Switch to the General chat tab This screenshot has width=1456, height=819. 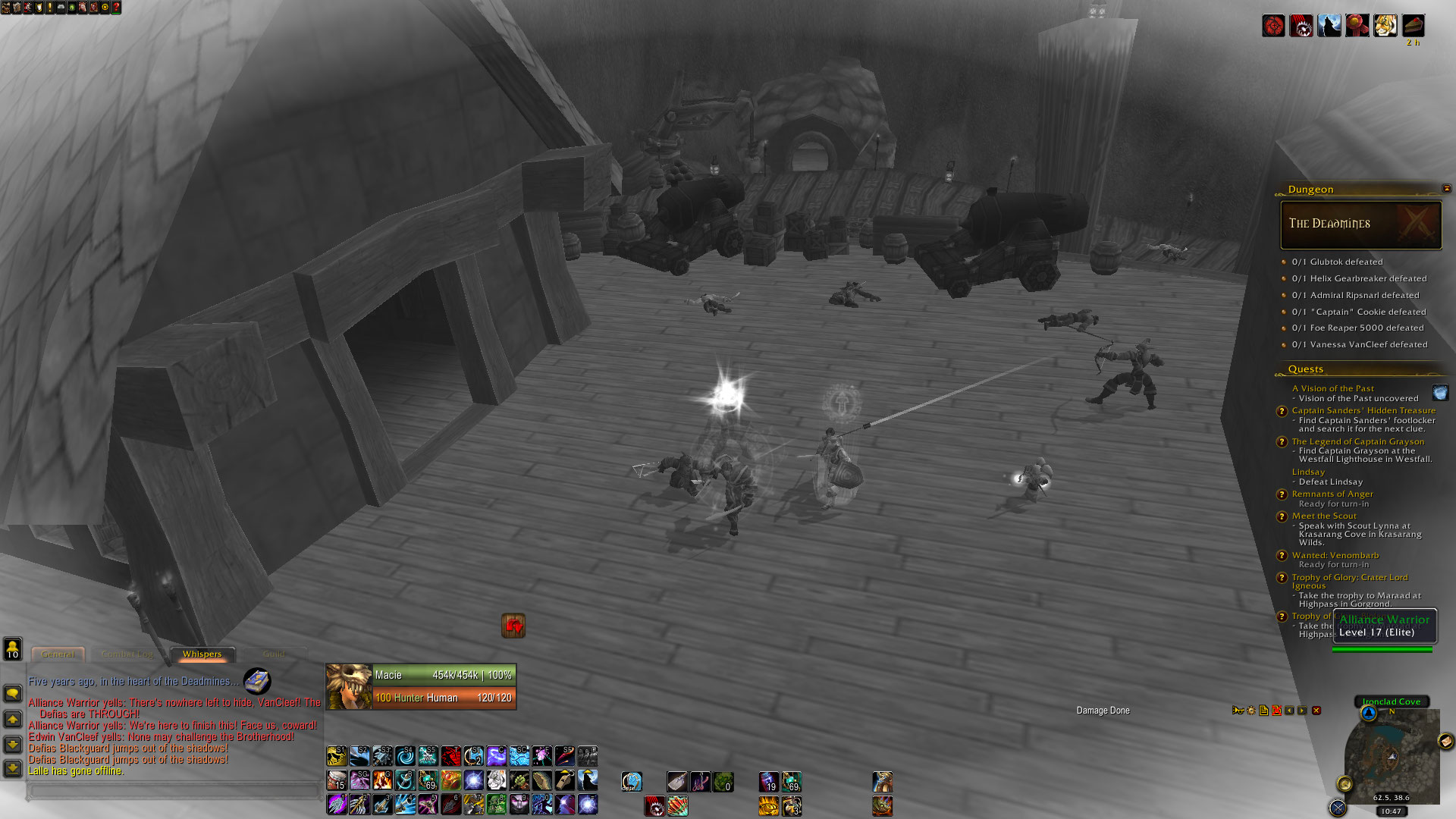pyautogui.click(x=58, y=654)
